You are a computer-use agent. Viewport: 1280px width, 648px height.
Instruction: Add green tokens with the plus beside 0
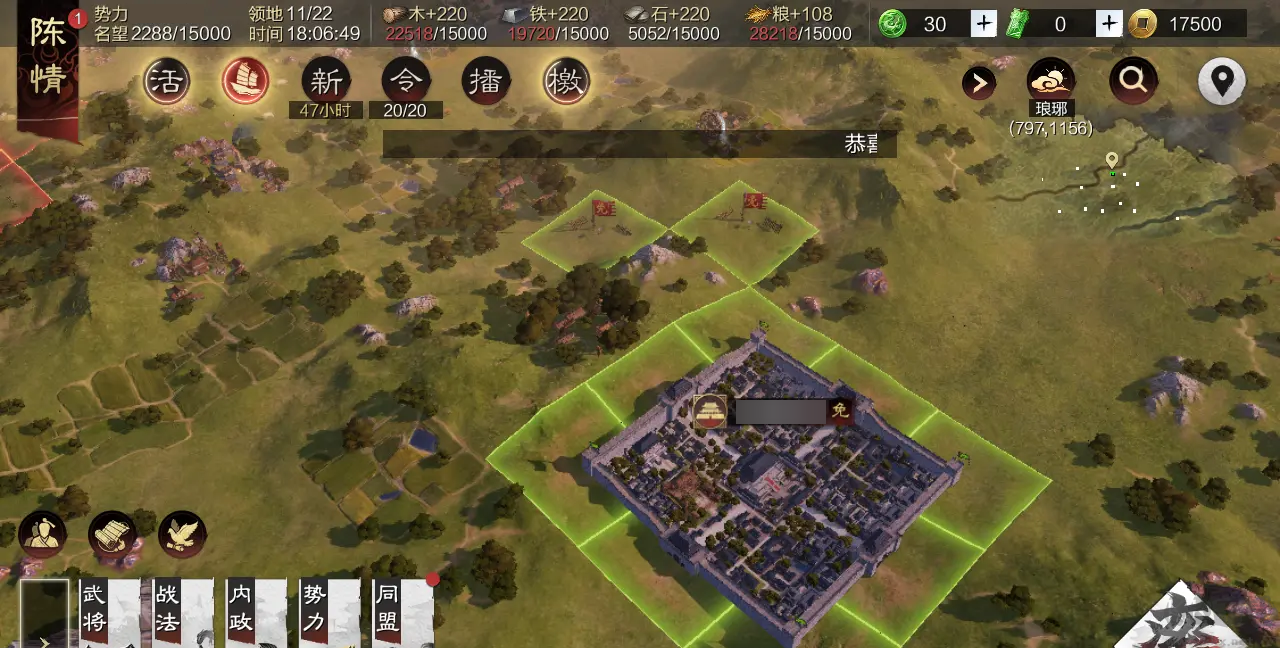tap(1109, 24)
